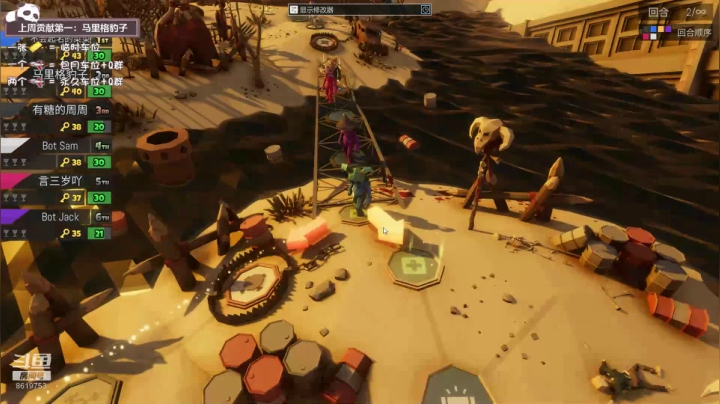Select the green cross hex tile

[414, 266]
